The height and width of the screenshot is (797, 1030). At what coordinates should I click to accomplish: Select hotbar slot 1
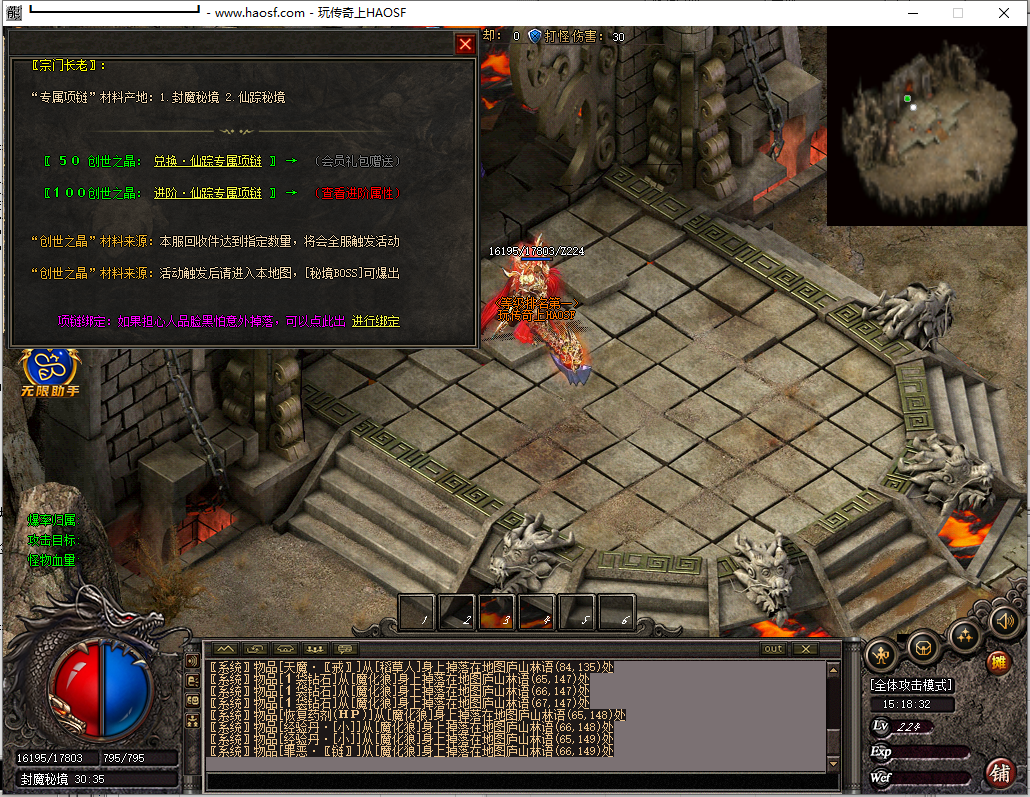pyautogui.click(x=417, y=611)
